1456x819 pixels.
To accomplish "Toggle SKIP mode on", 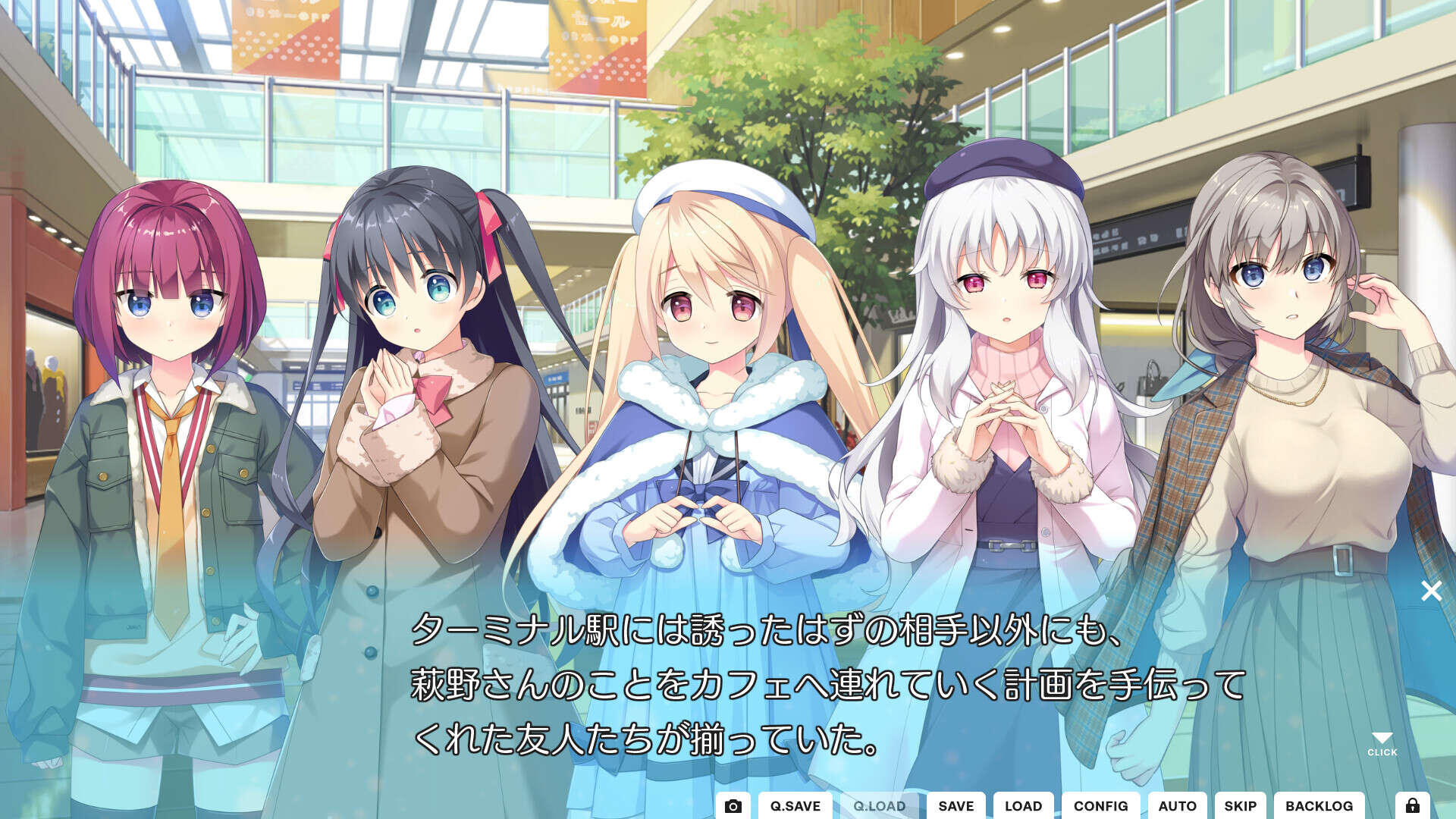I will 1241,806.
